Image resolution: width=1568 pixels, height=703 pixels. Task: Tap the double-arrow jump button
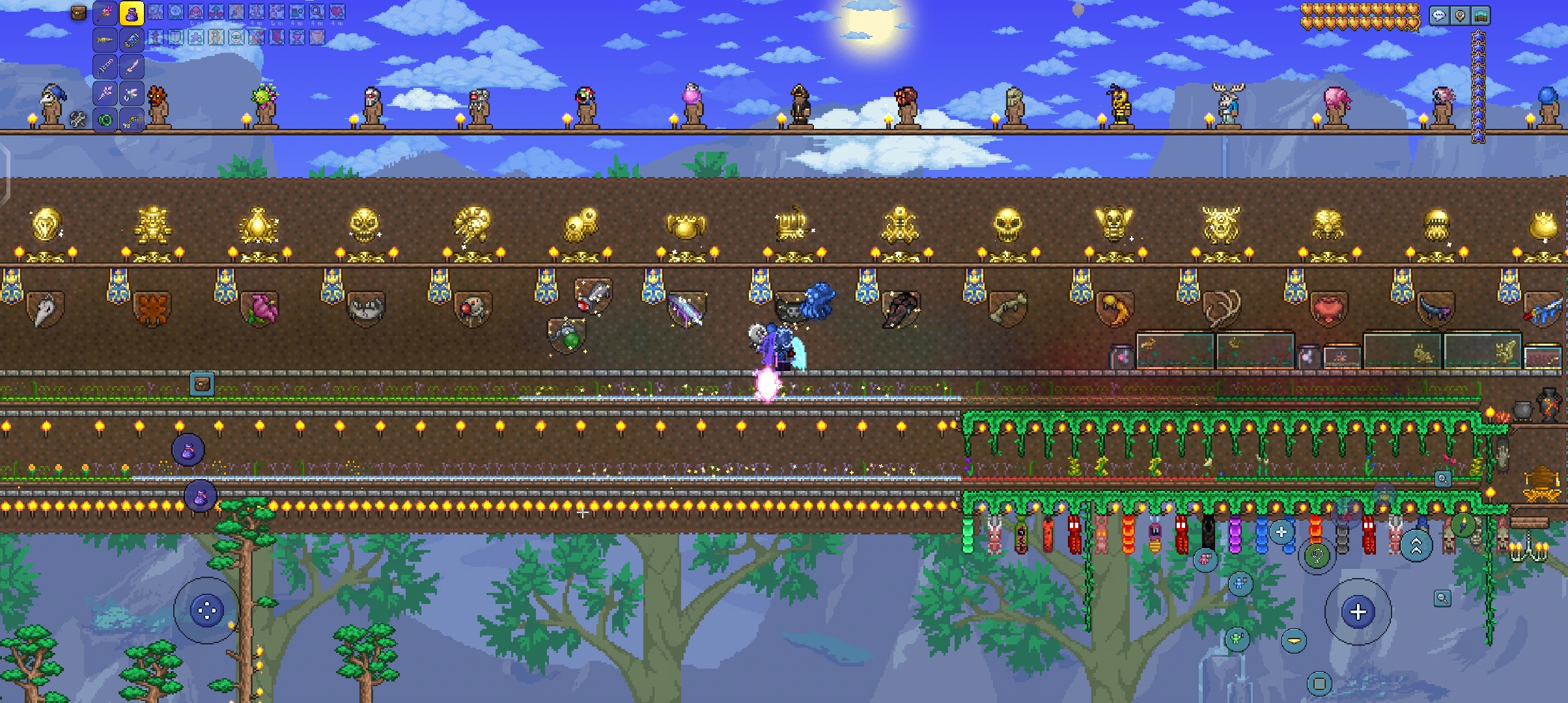[1416, 545]
